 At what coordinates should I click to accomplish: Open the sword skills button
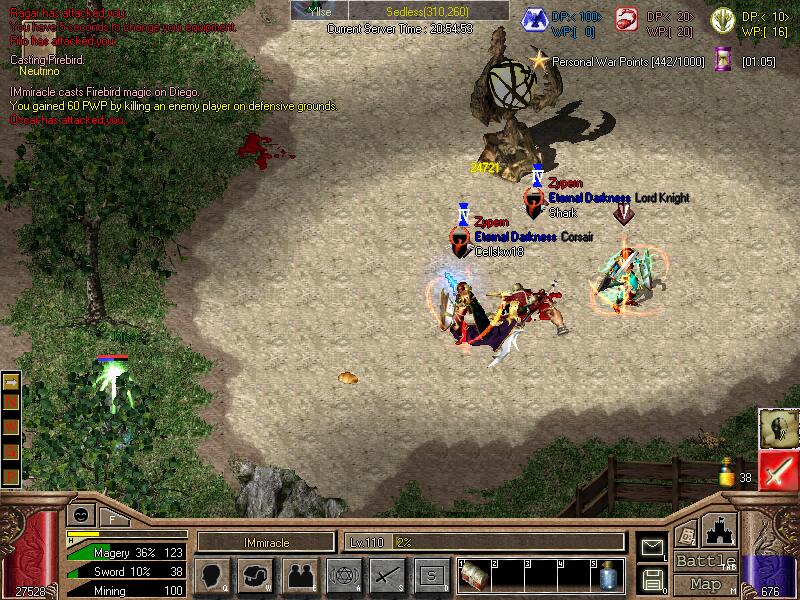click(386, 575)
